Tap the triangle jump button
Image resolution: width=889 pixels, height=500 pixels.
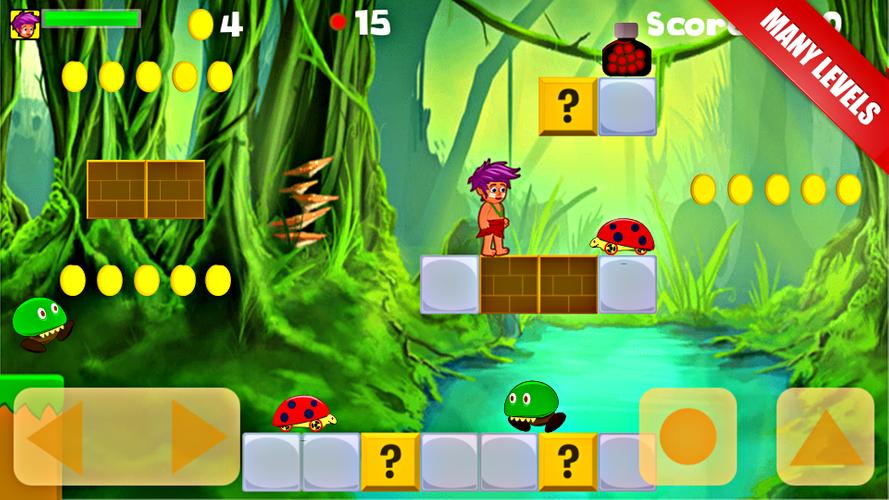(x=825, y=437)
